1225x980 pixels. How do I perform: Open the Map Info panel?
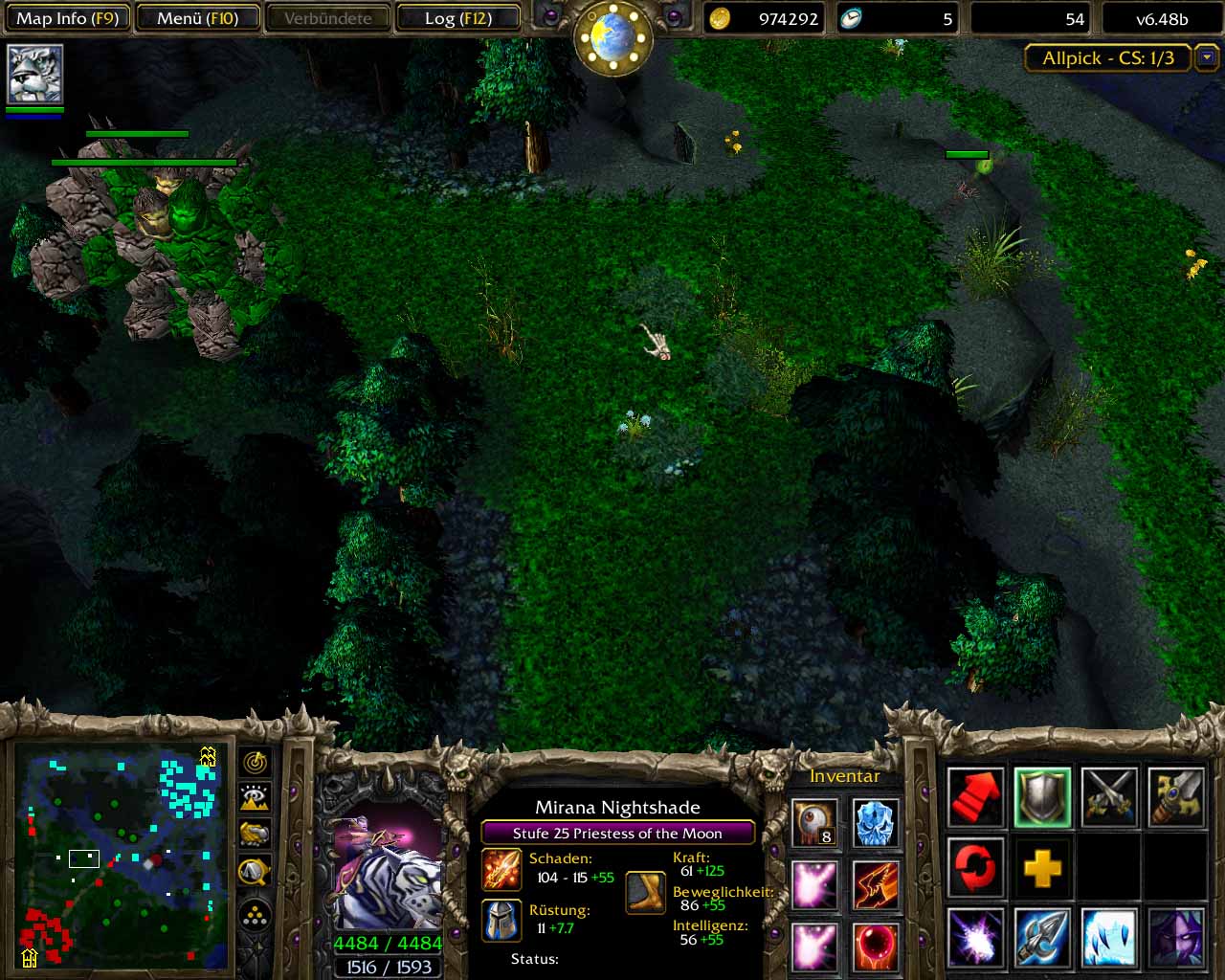point(67,18)
